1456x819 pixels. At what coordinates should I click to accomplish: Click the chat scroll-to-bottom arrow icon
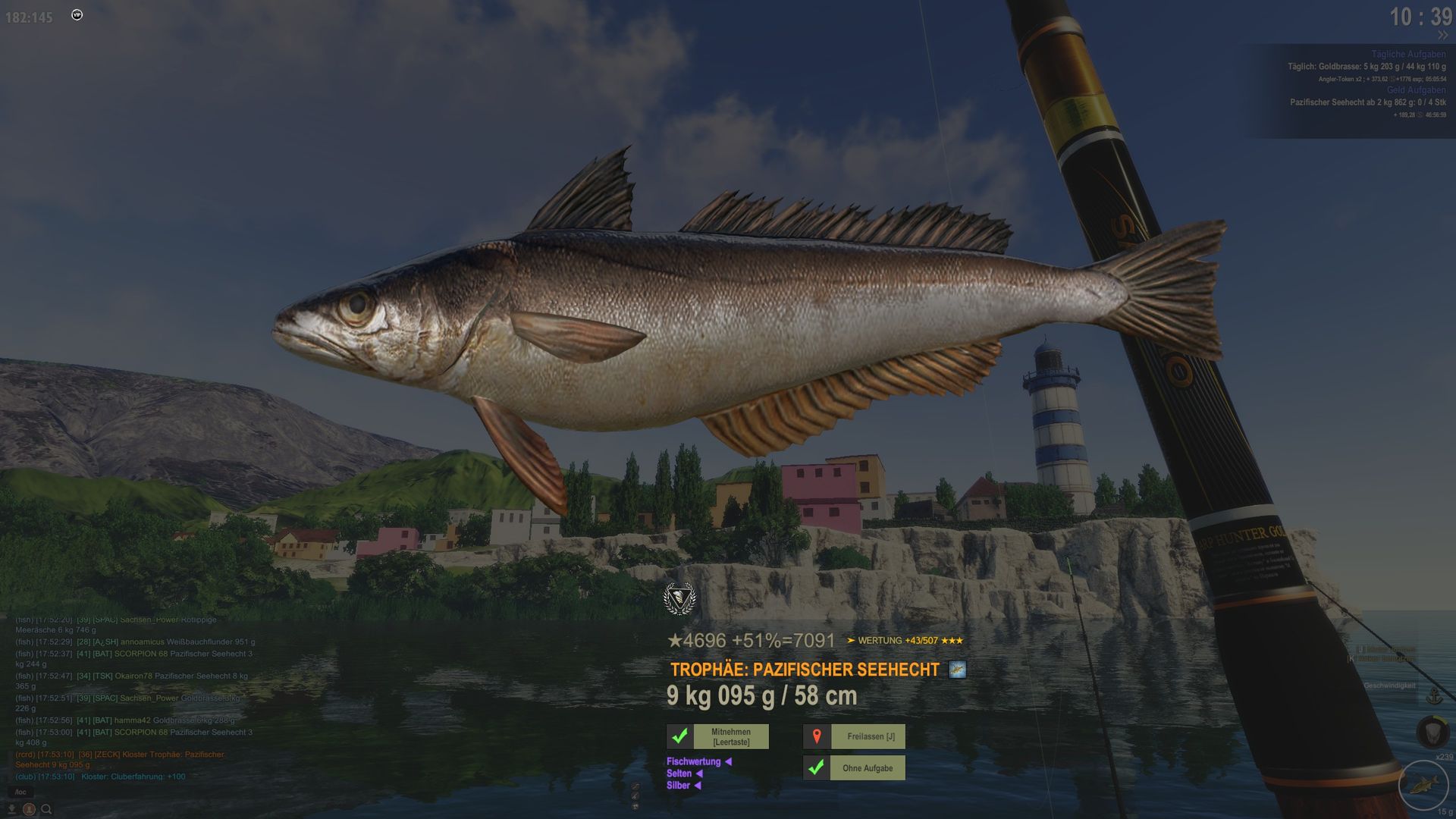click(x=11, y=809)
